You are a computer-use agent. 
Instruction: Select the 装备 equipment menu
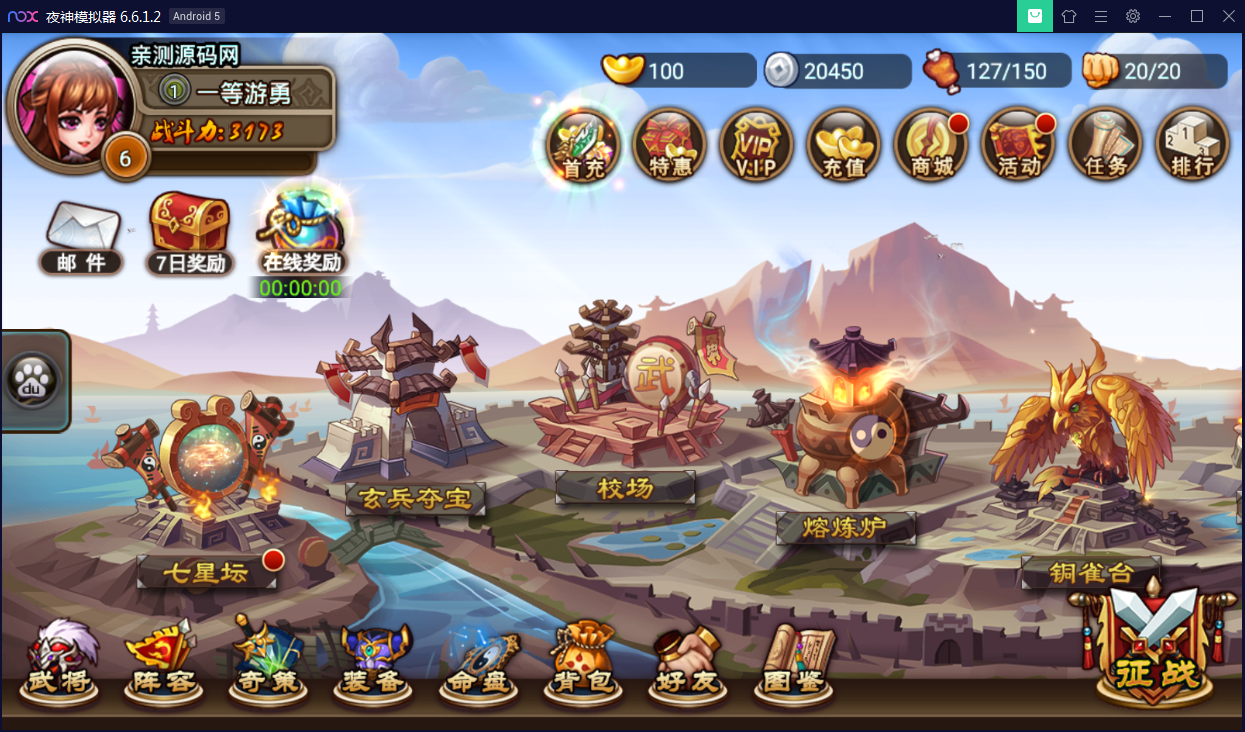(373, 662)
